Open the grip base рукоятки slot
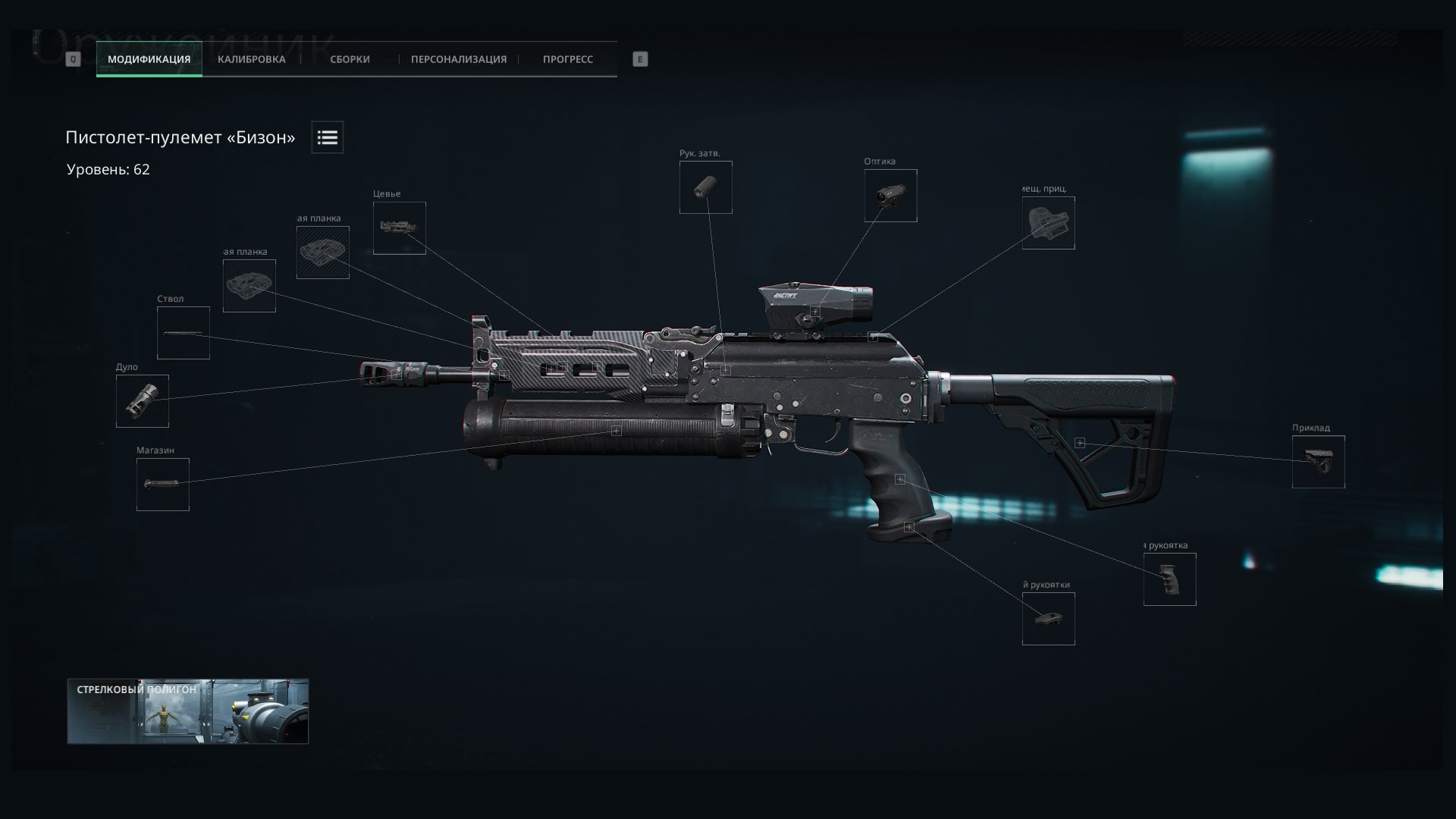Viewport: 1456px width, 819px height. [1049, 619]
